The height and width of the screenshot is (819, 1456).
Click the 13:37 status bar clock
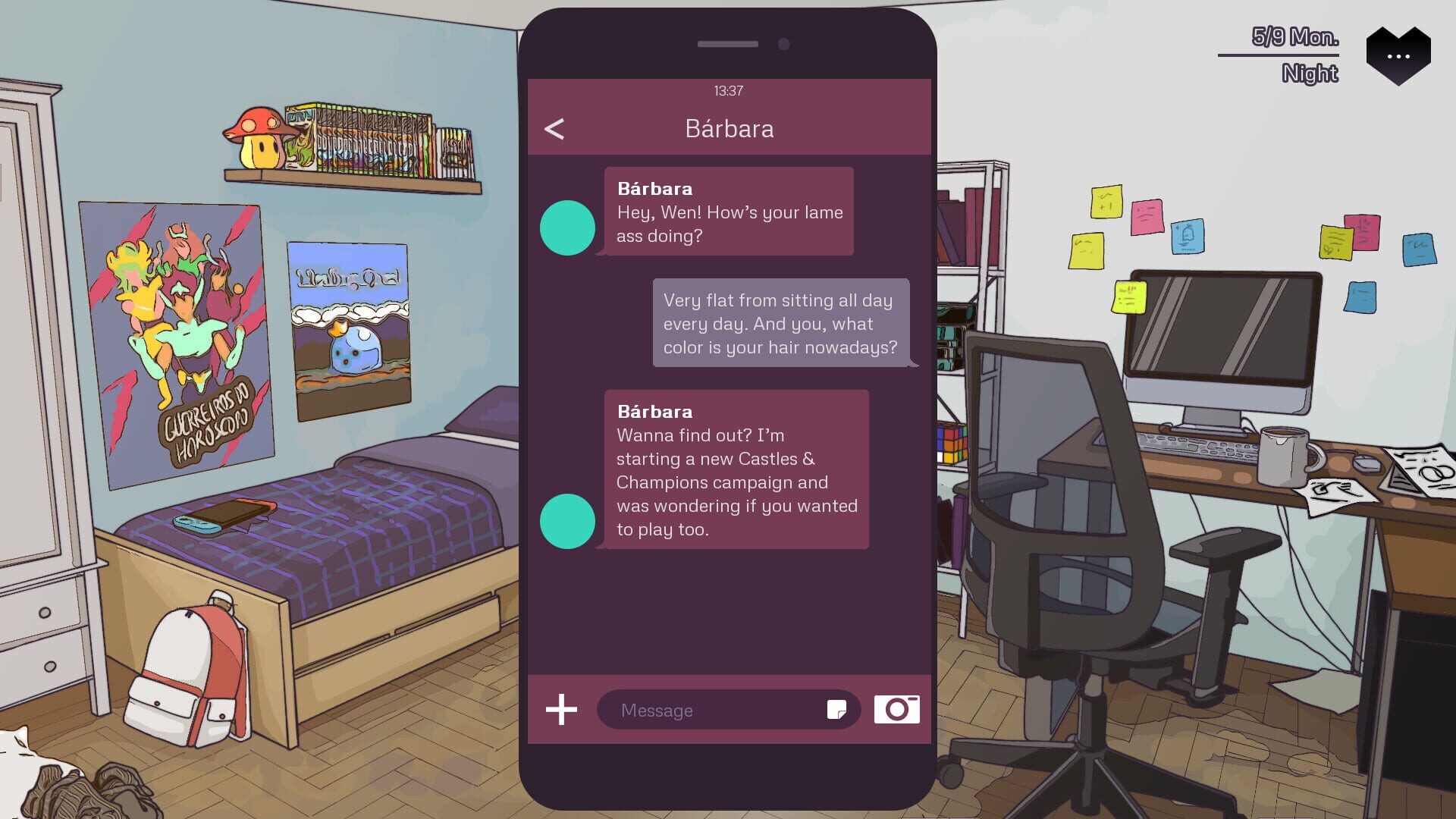coord(728,91)
